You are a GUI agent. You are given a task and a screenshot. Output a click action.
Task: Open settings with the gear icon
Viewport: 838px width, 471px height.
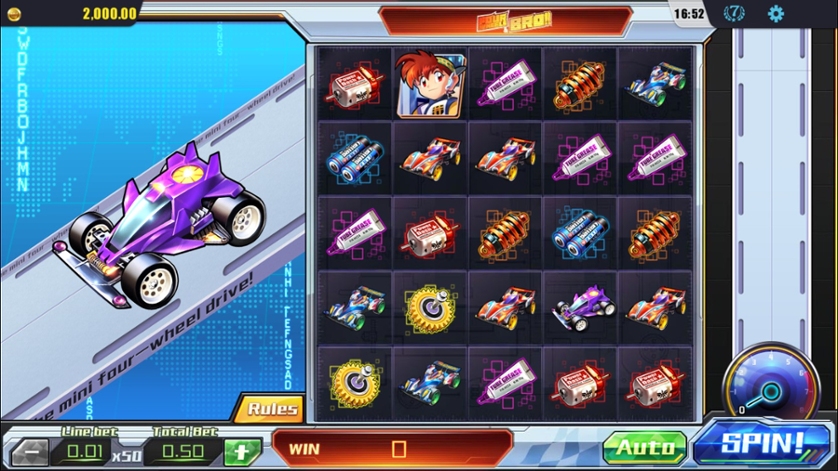click(775, 14)
